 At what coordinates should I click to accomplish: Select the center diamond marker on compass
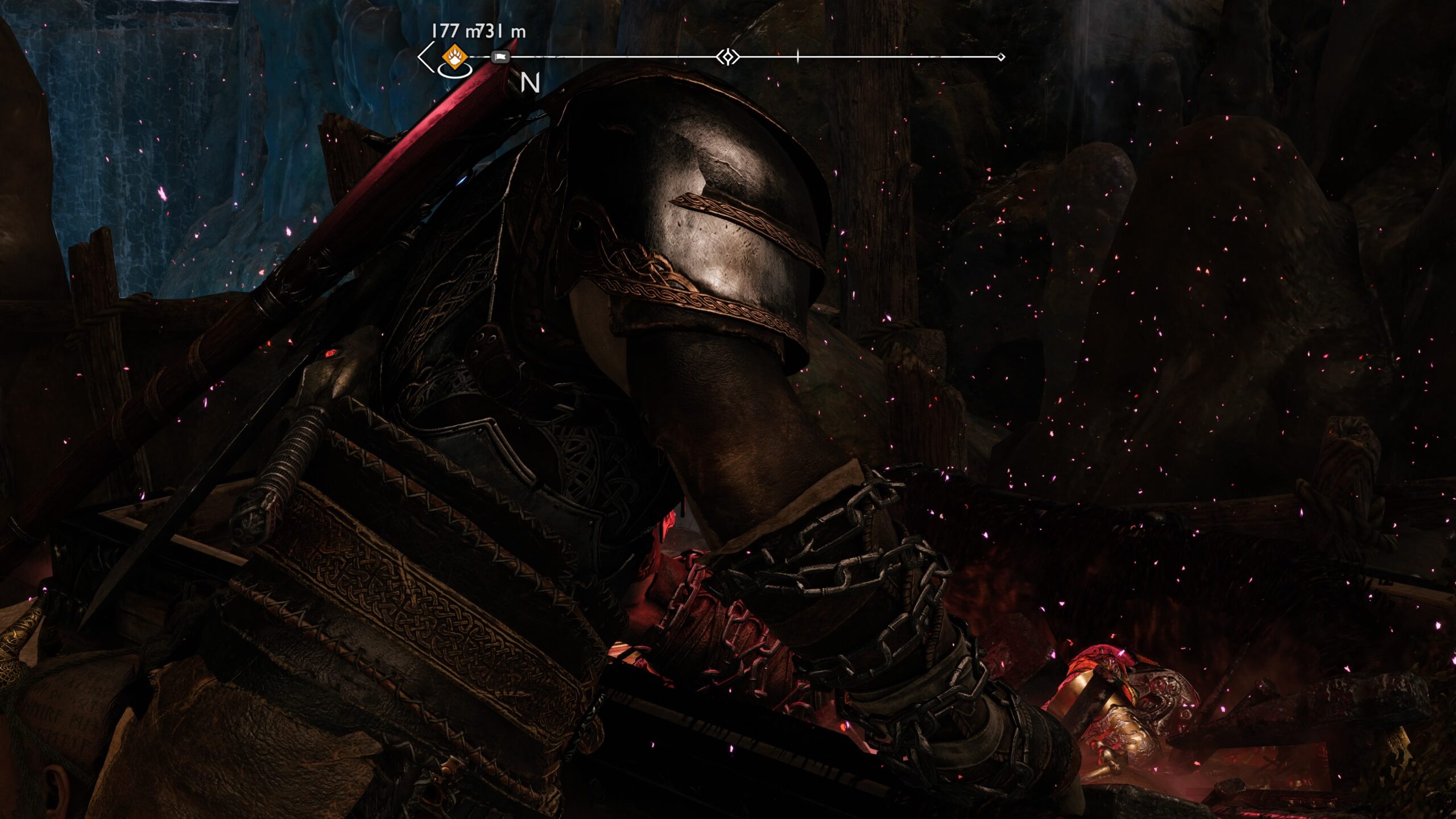(727, 57)
